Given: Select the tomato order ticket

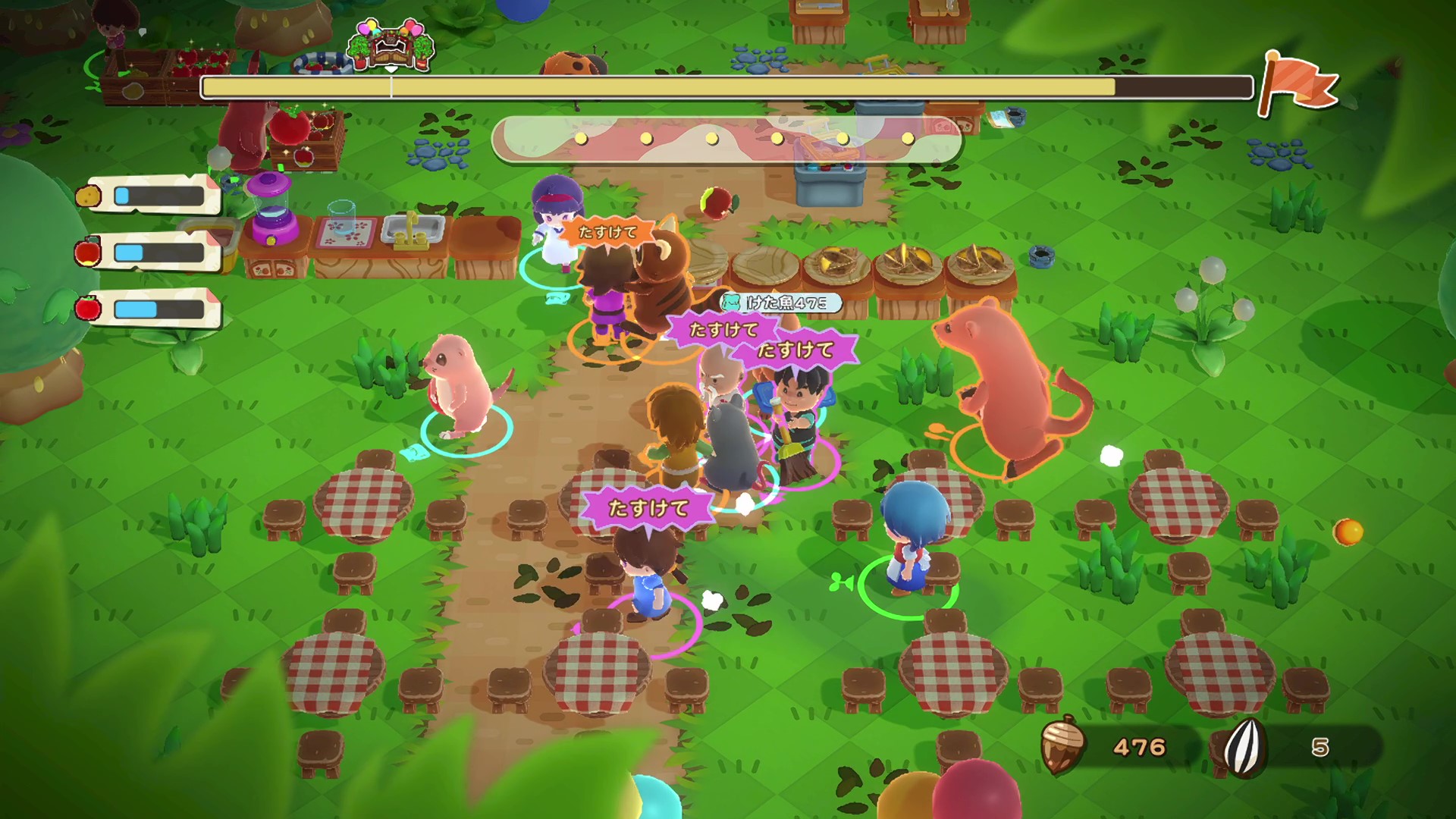Looking at the screenshot, I should [152, 309].
